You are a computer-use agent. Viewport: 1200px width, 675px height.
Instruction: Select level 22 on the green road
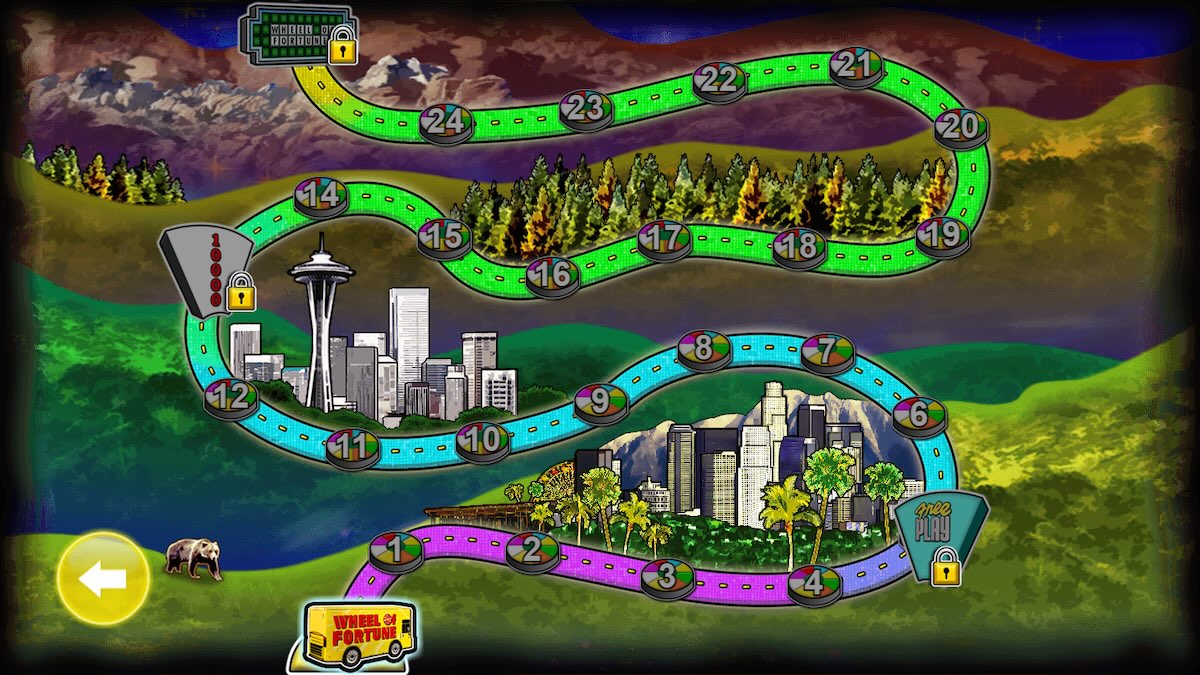pyautogui.click(x=719, y=81)
